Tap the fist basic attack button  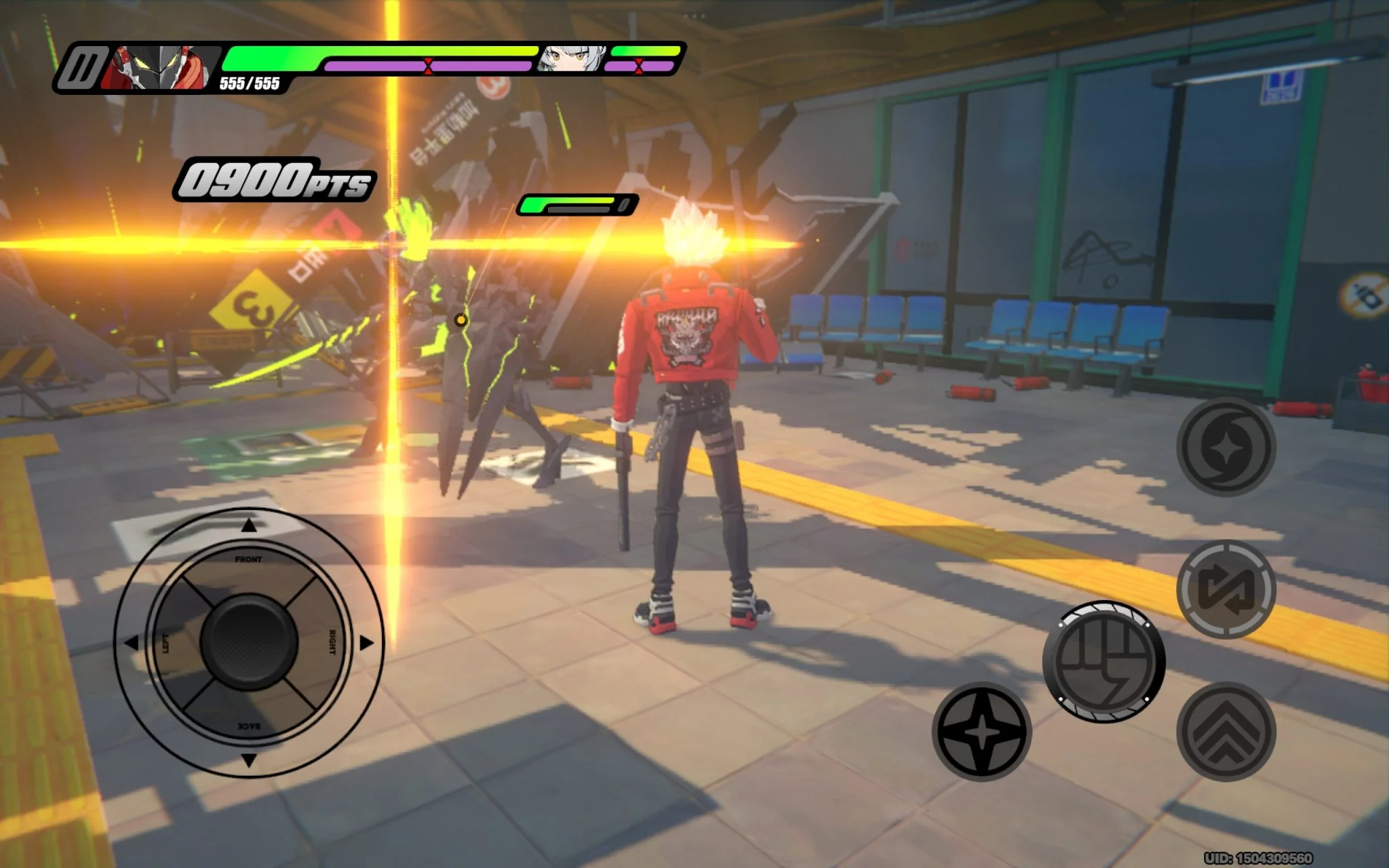coord(1103,661)
